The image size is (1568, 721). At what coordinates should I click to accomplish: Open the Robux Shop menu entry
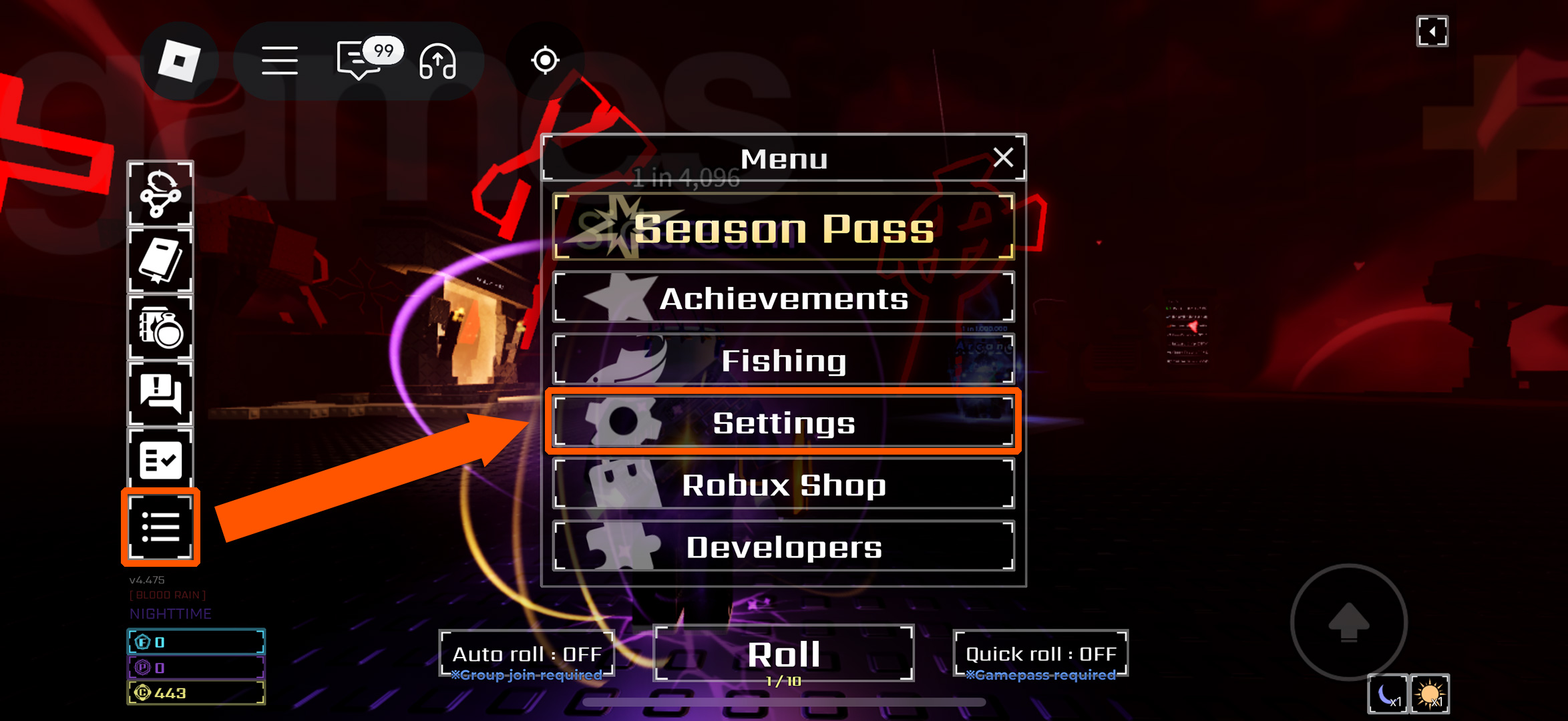pos(783,485)
